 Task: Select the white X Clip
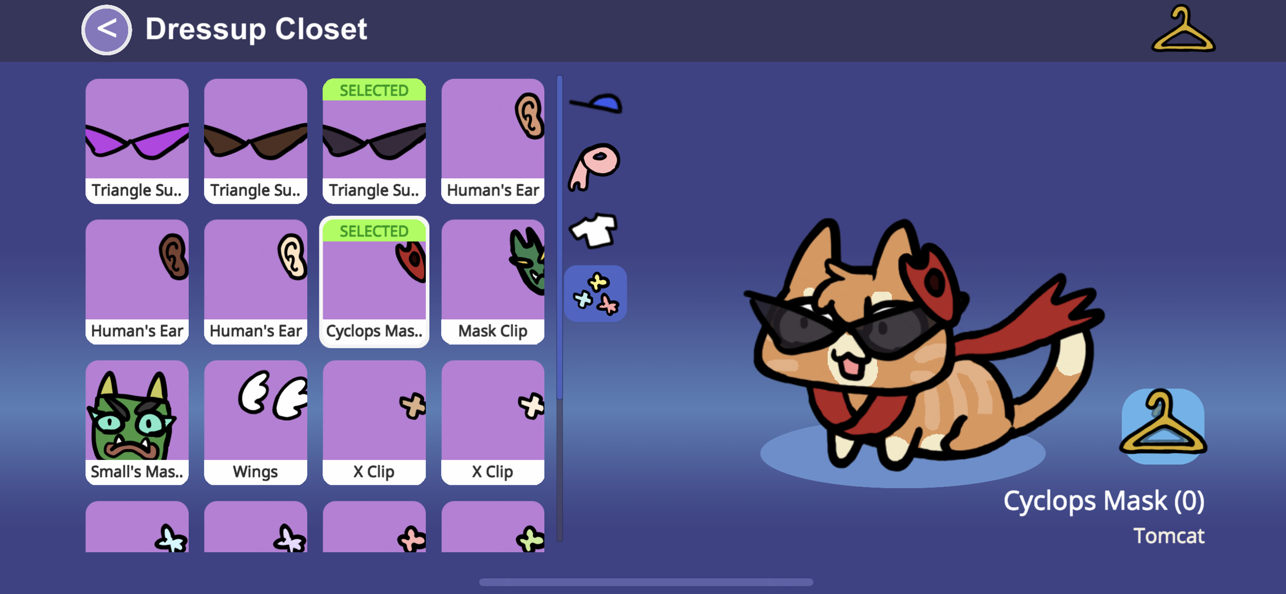493,423
